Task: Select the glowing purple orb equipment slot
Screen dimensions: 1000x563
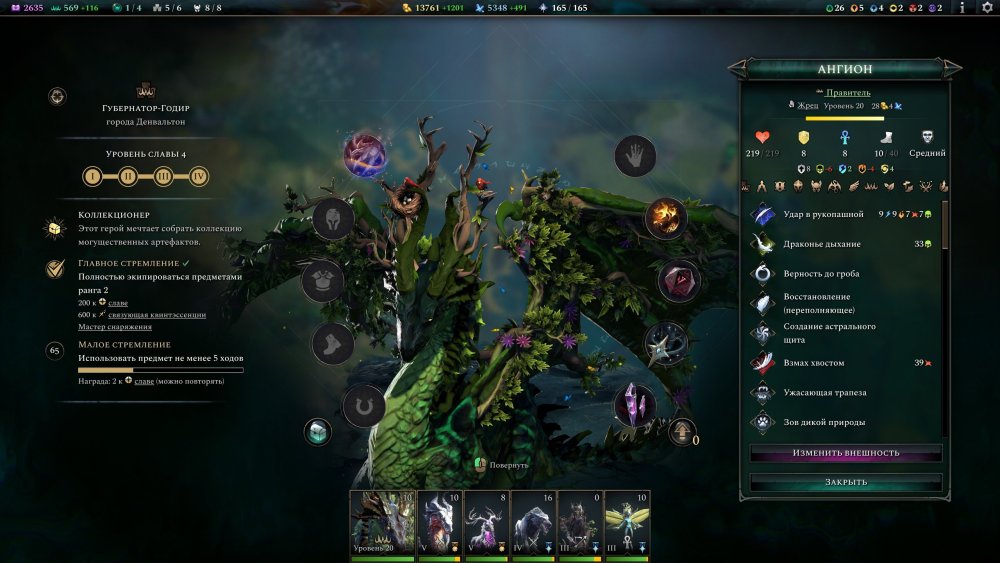Action: 364,155
